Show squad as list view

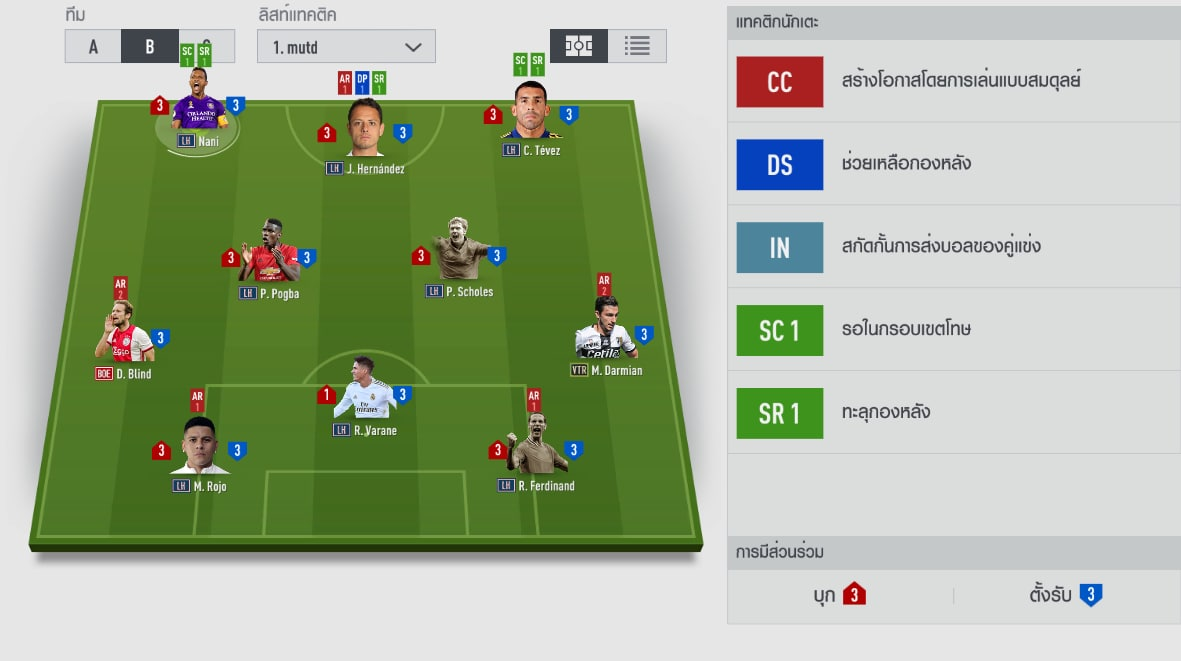[637, 46]
